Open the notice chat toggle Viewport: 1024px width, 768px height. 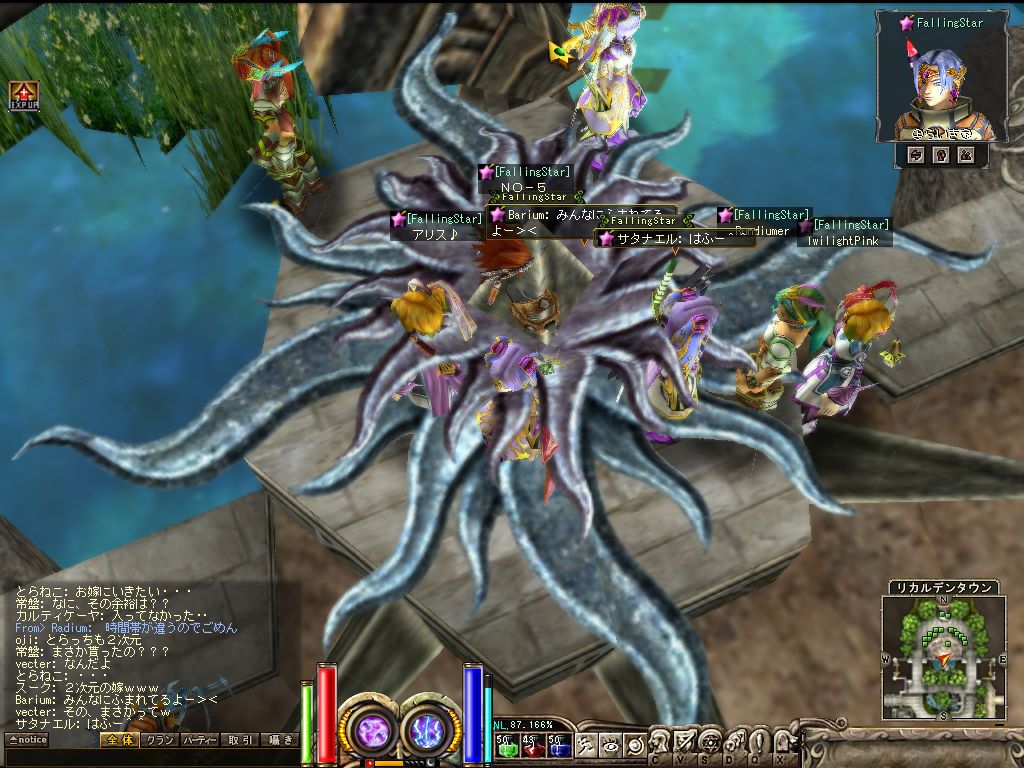27,740
